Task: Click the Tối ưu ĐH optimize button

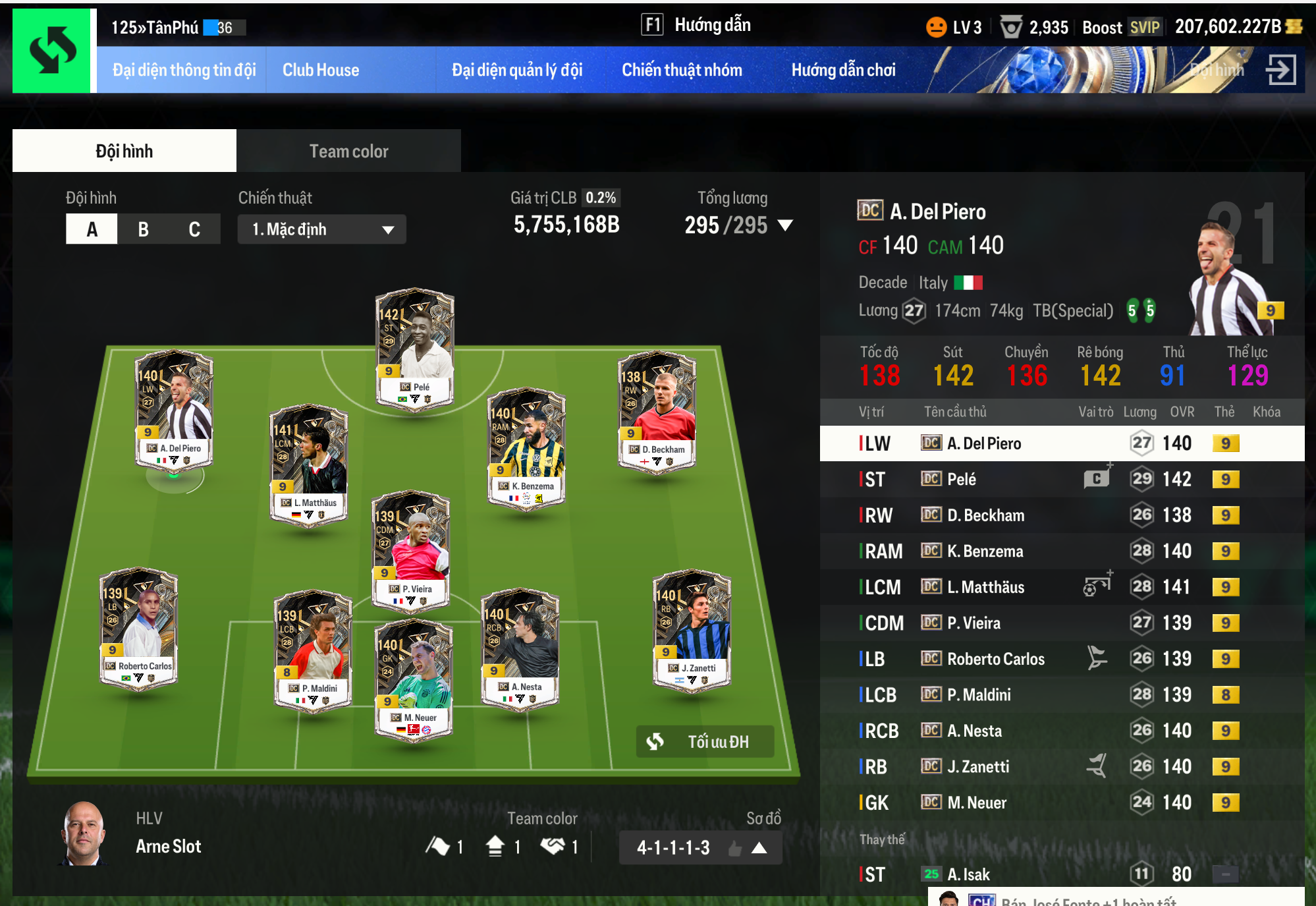Action: point(705,742)
